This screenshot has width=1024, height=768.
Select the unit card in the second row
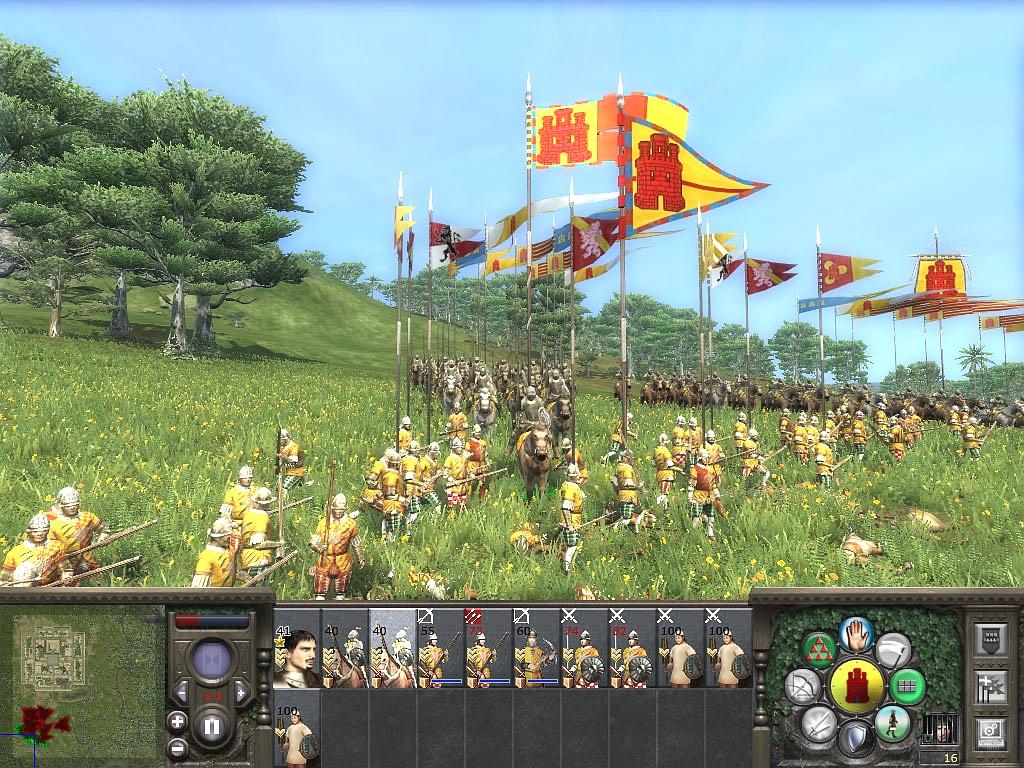(297, 727)
